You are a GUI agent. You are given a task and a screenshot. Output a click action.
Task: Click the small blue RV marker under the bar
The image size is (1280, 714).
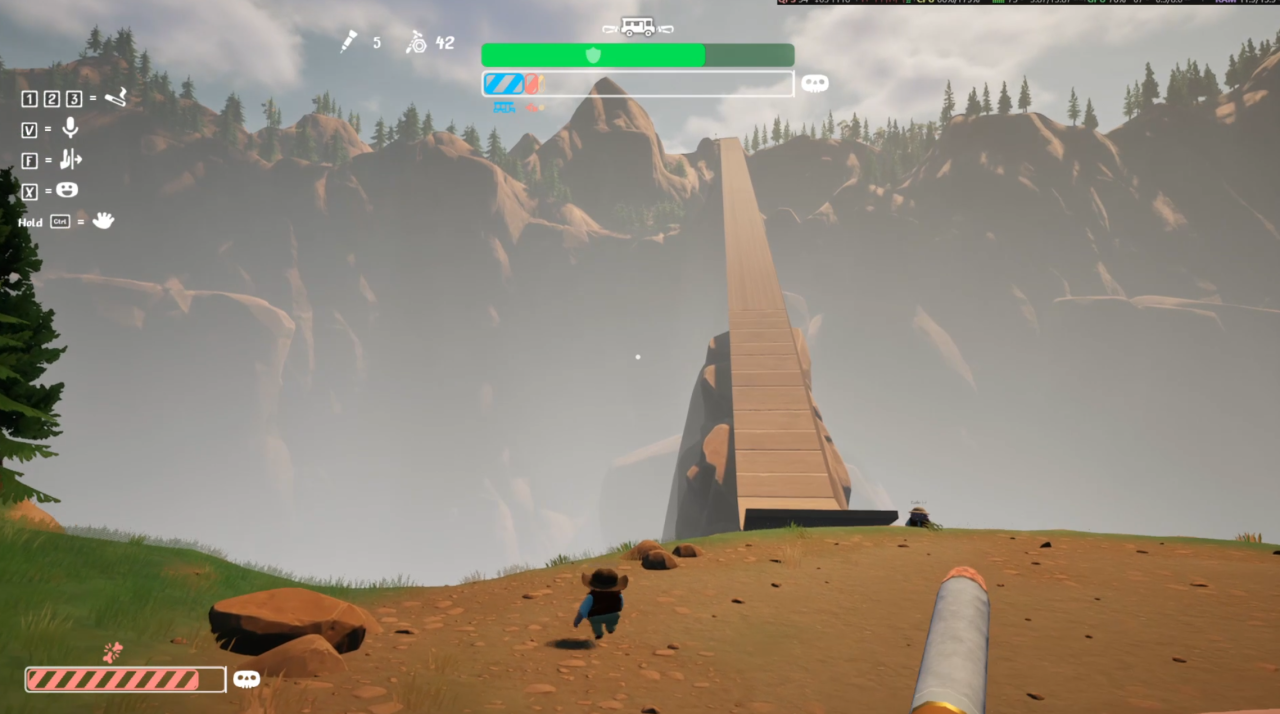click(x=504, y=107)
